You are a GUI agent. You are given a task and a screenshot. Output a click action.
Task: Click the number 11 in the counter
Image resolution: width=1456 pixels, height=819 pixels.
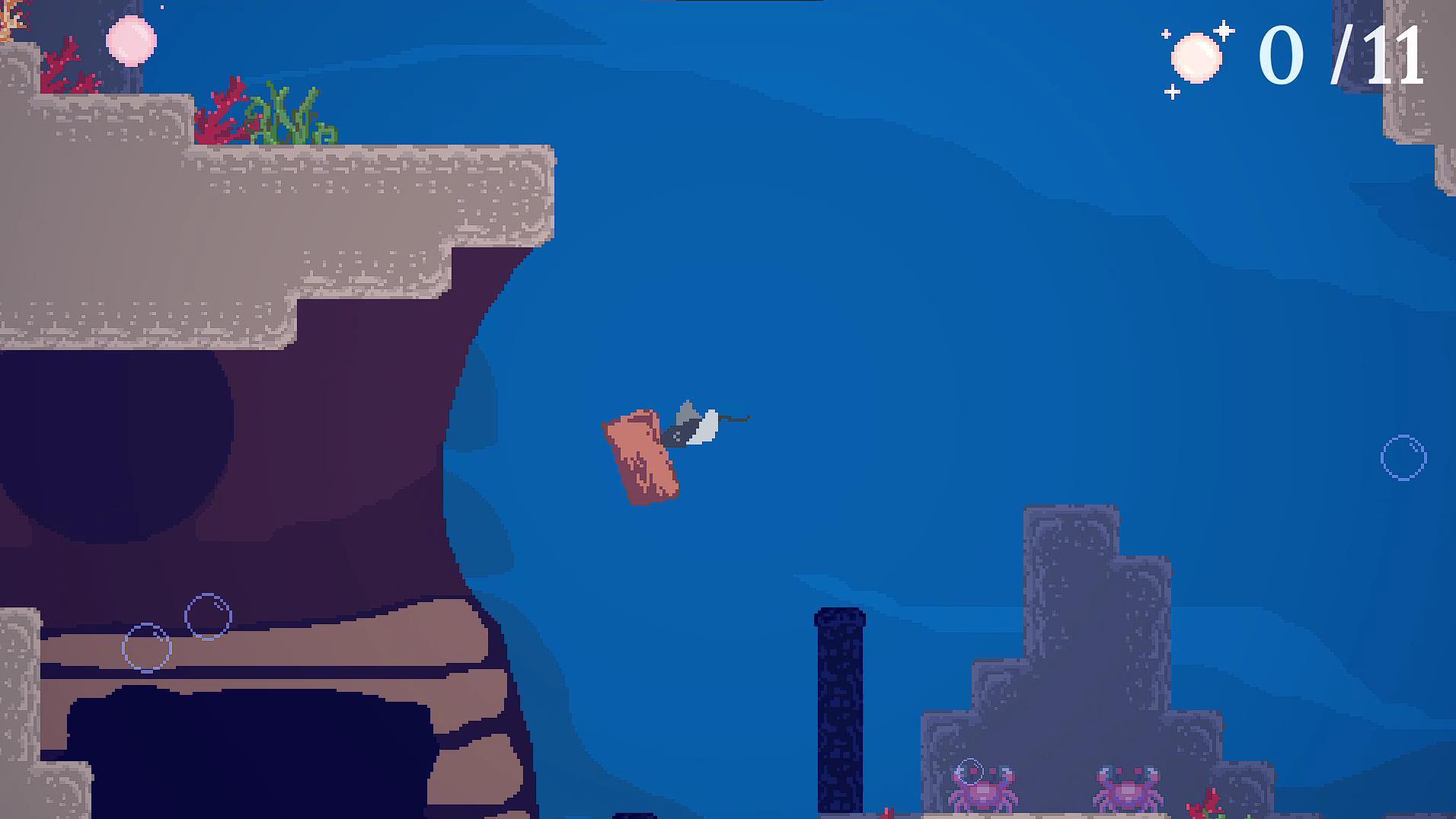coord(1401,55)
